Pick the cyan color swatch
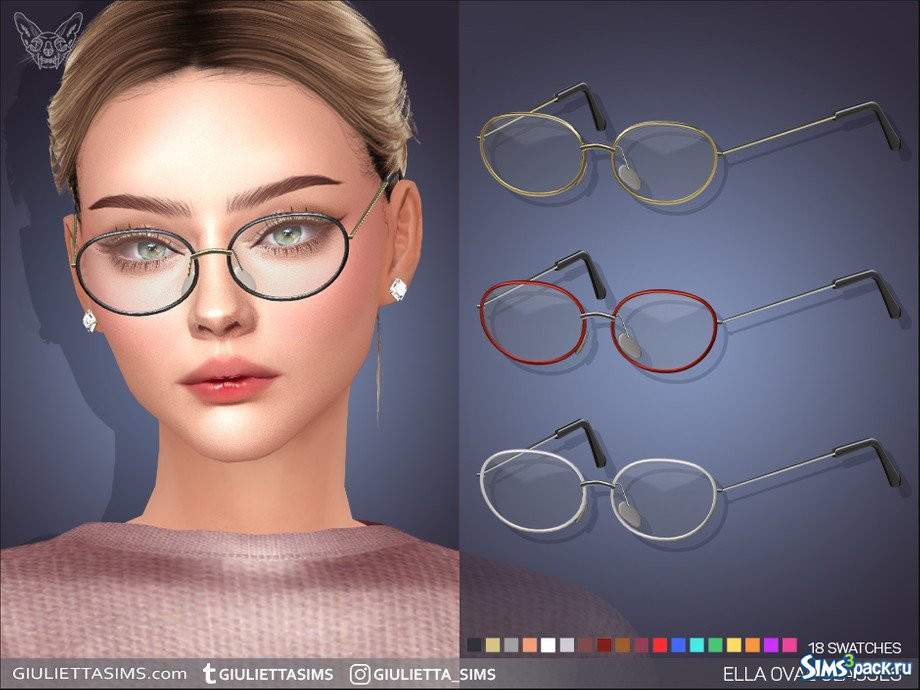920x690 pixels. click(697, 646)
